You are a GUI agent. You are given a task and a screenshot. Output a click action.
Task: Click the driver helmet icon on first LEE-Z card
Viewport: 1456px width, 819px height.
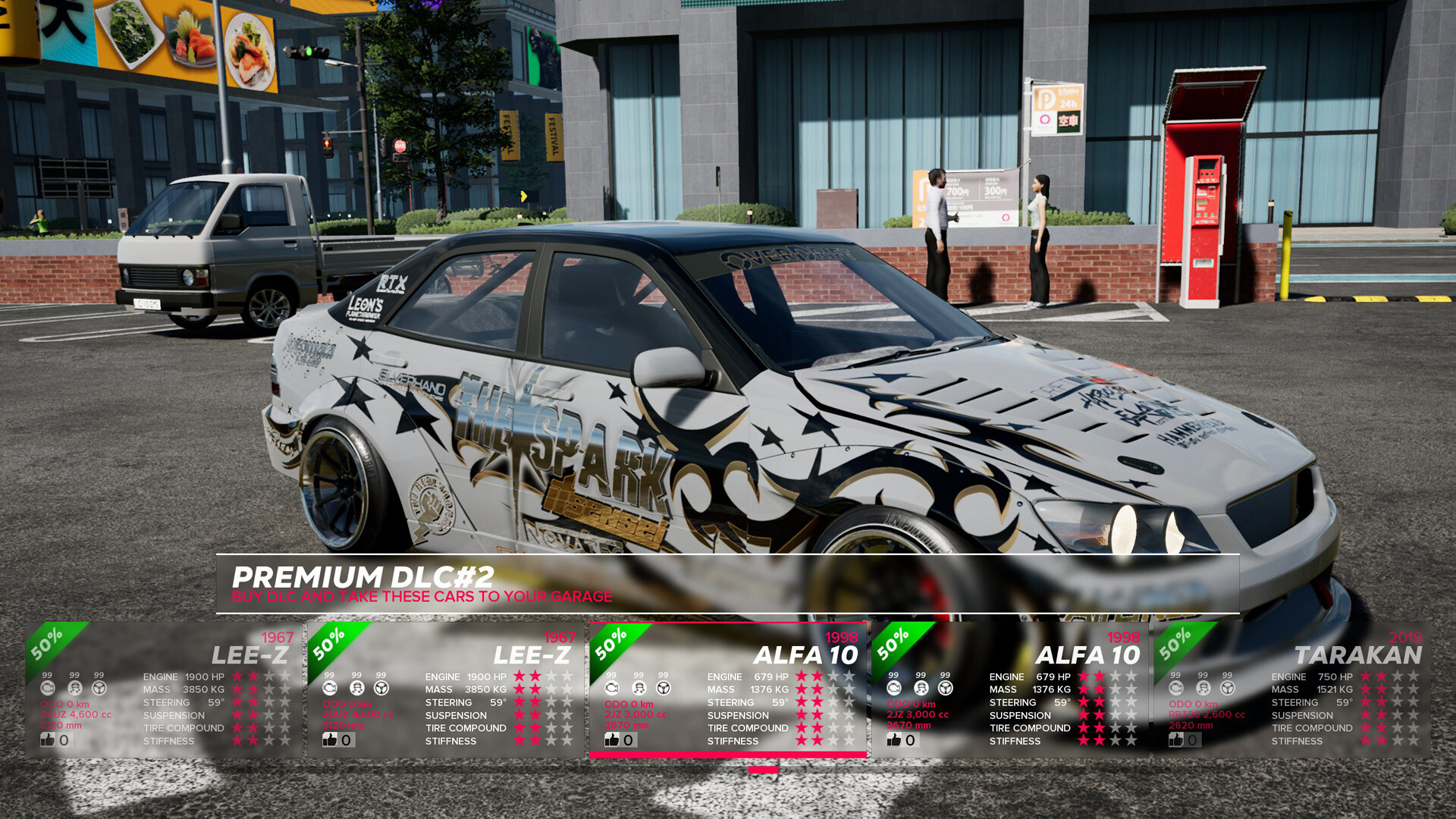click(x=74, y=688)
